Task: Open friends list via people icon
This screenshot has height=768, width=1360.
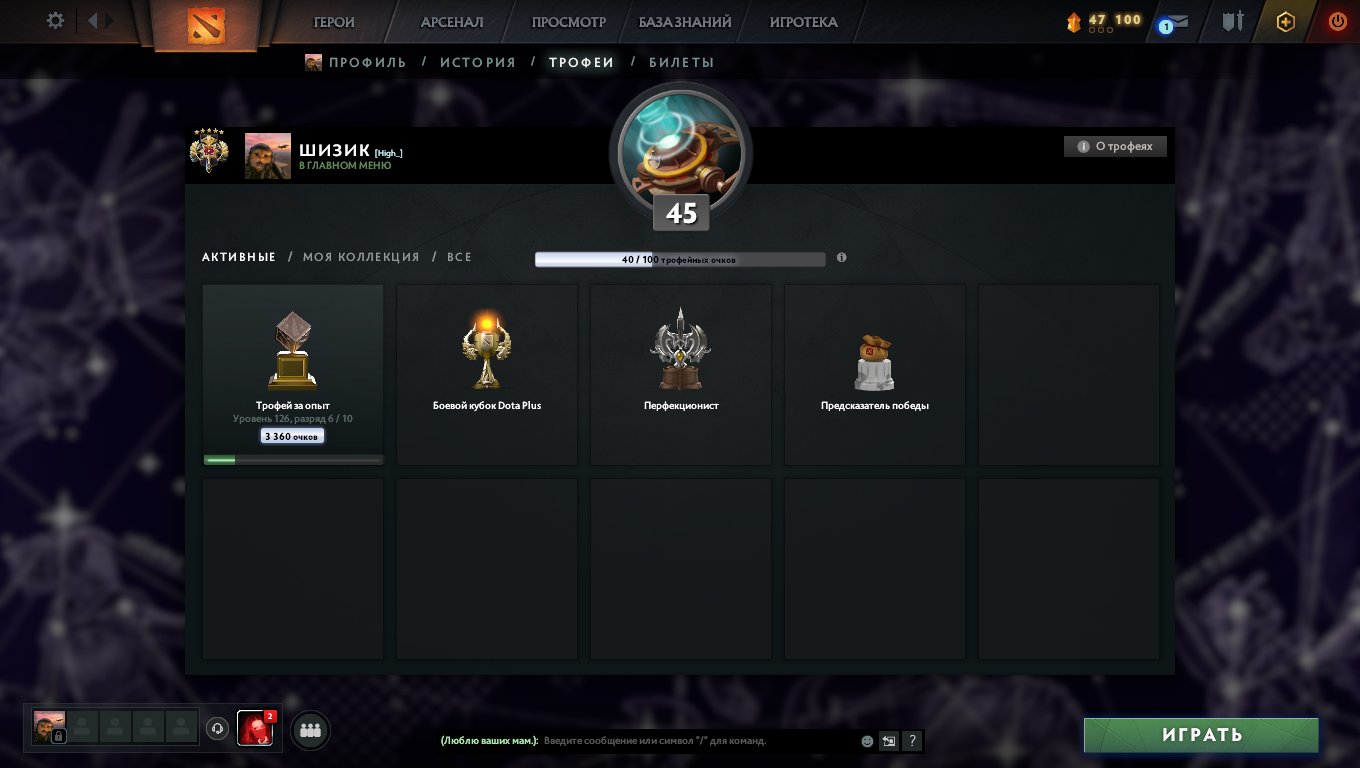Action: pyautogui.click(x=309, y=729)
